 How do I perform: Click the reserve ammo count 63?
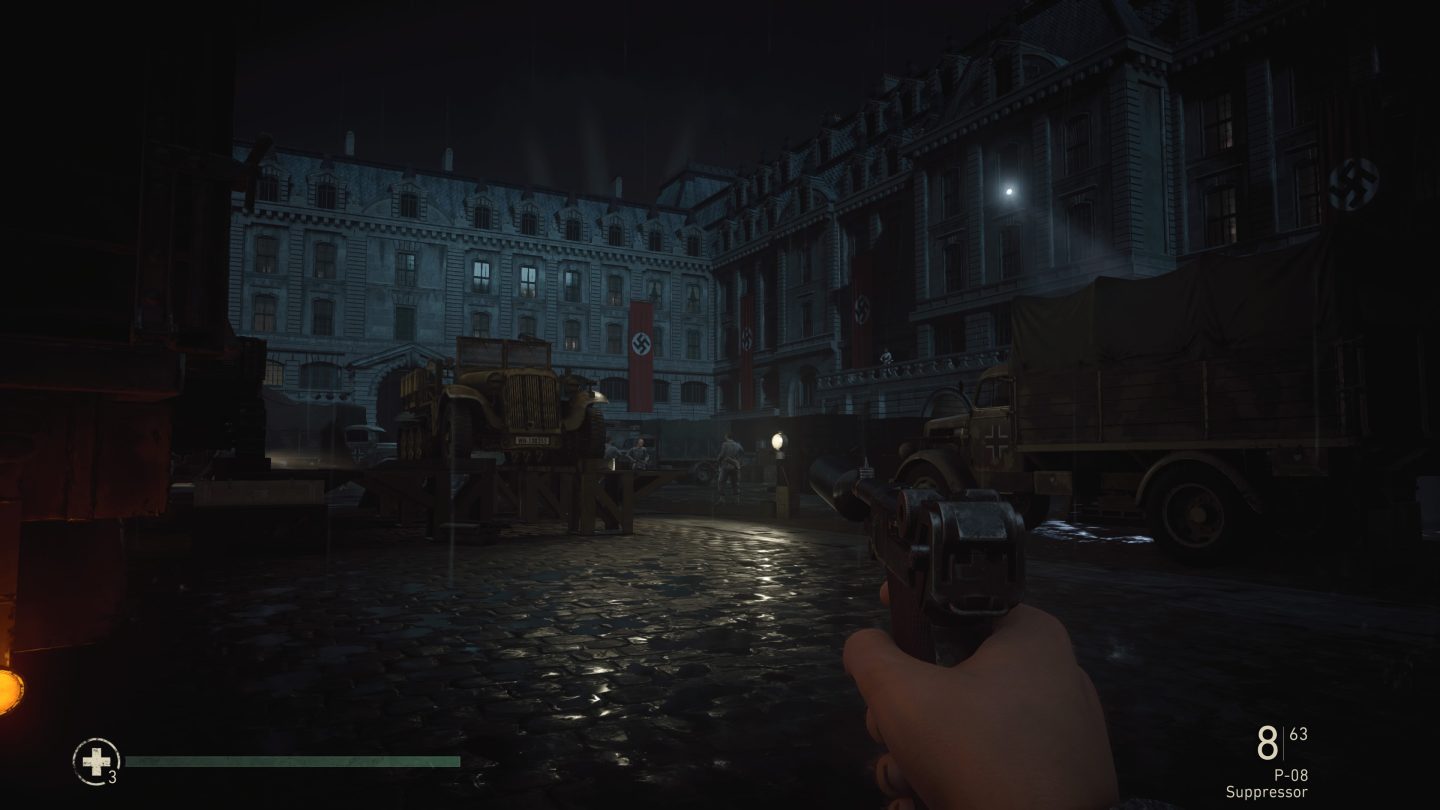(1297, 735)
